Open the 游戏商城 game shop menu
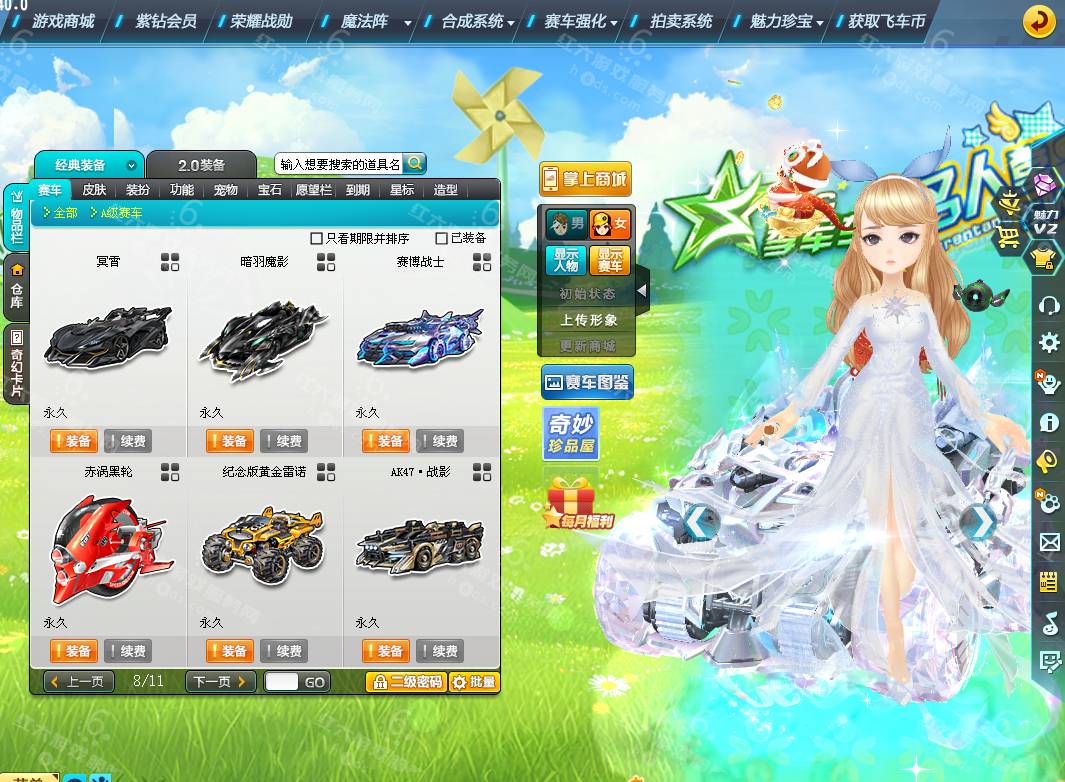Screen dimensions: 1065x782 62,20
